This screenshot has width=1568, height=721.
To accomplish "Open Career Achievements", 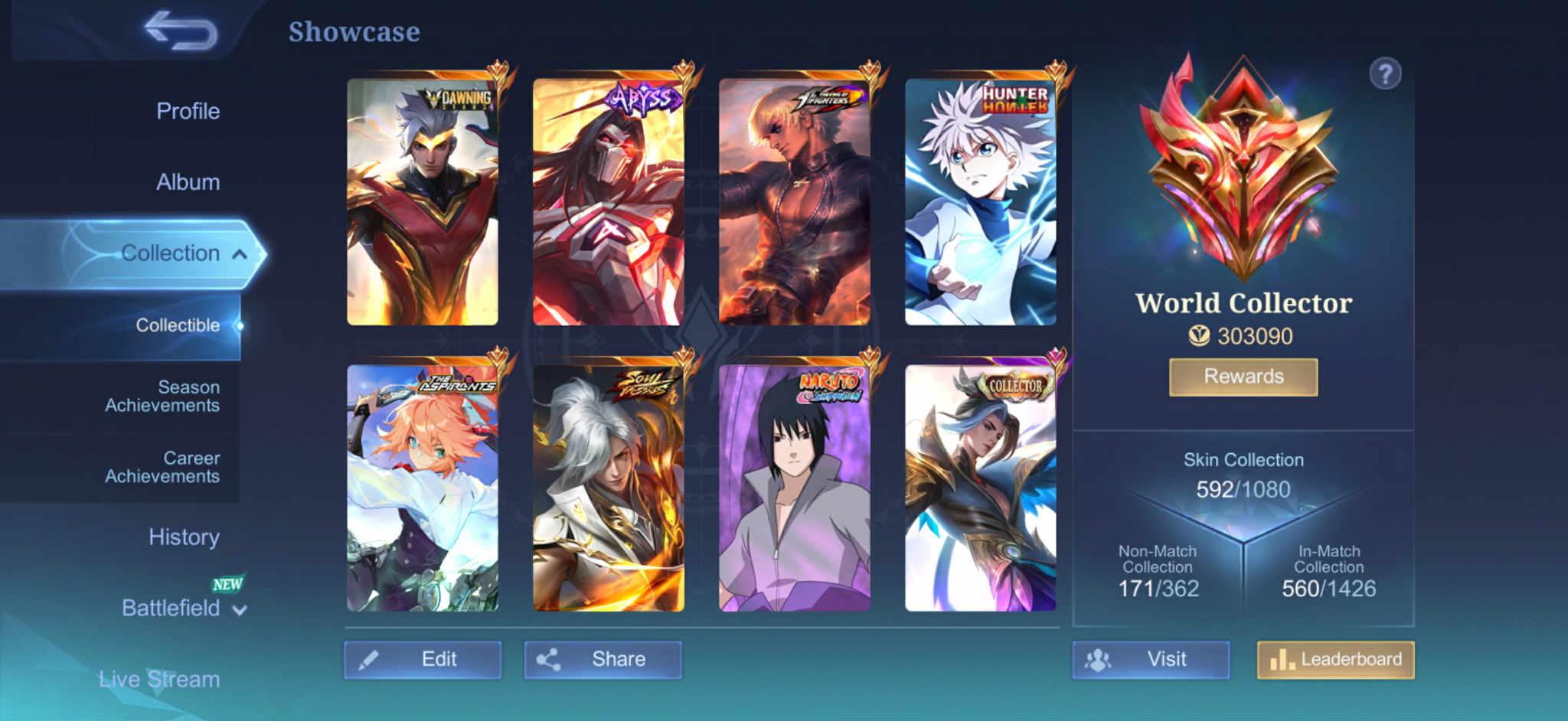I will (x=162, y=467).
